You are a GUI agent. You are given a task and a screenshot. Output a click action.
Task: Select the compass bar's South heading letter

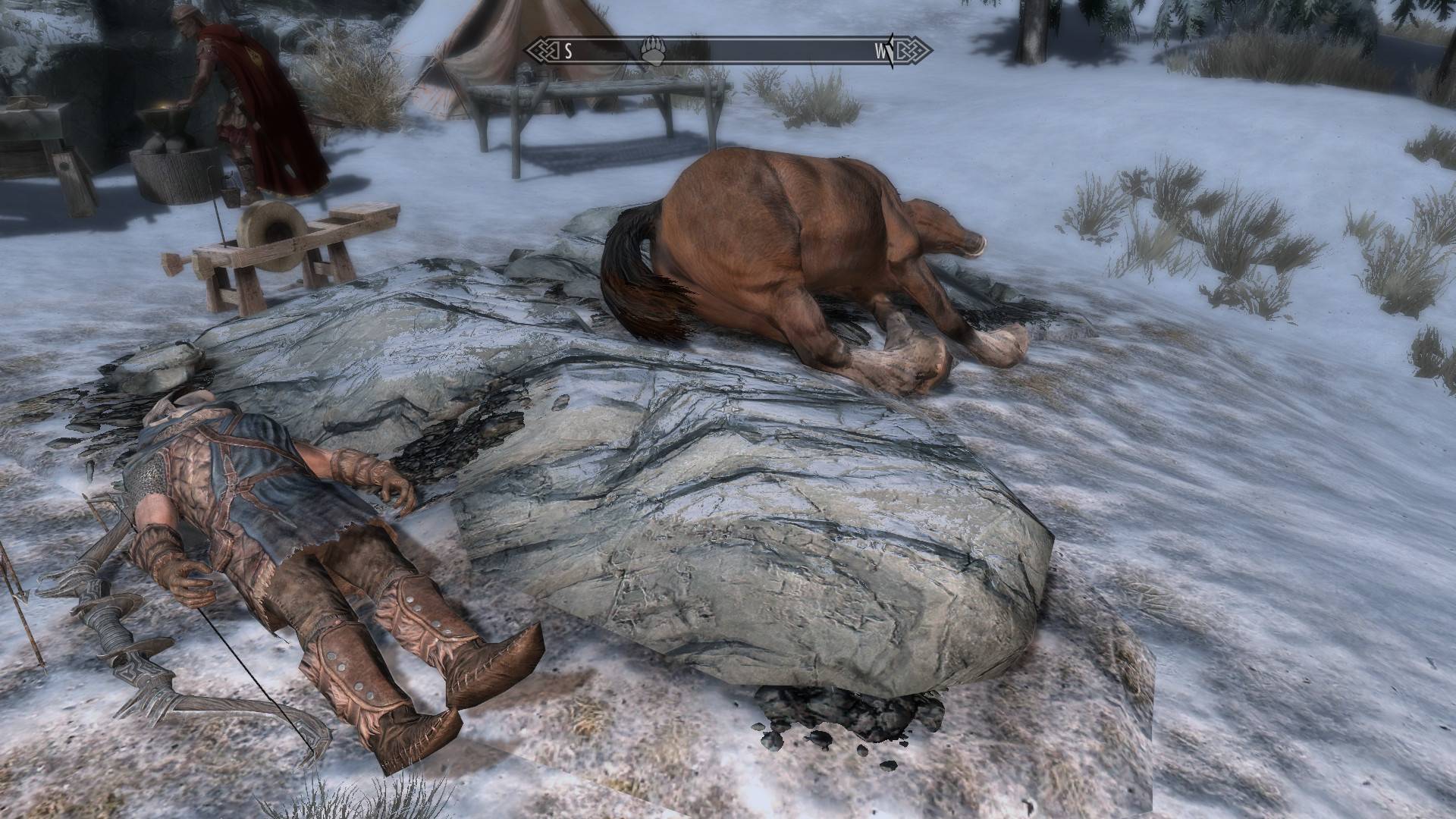567,52
